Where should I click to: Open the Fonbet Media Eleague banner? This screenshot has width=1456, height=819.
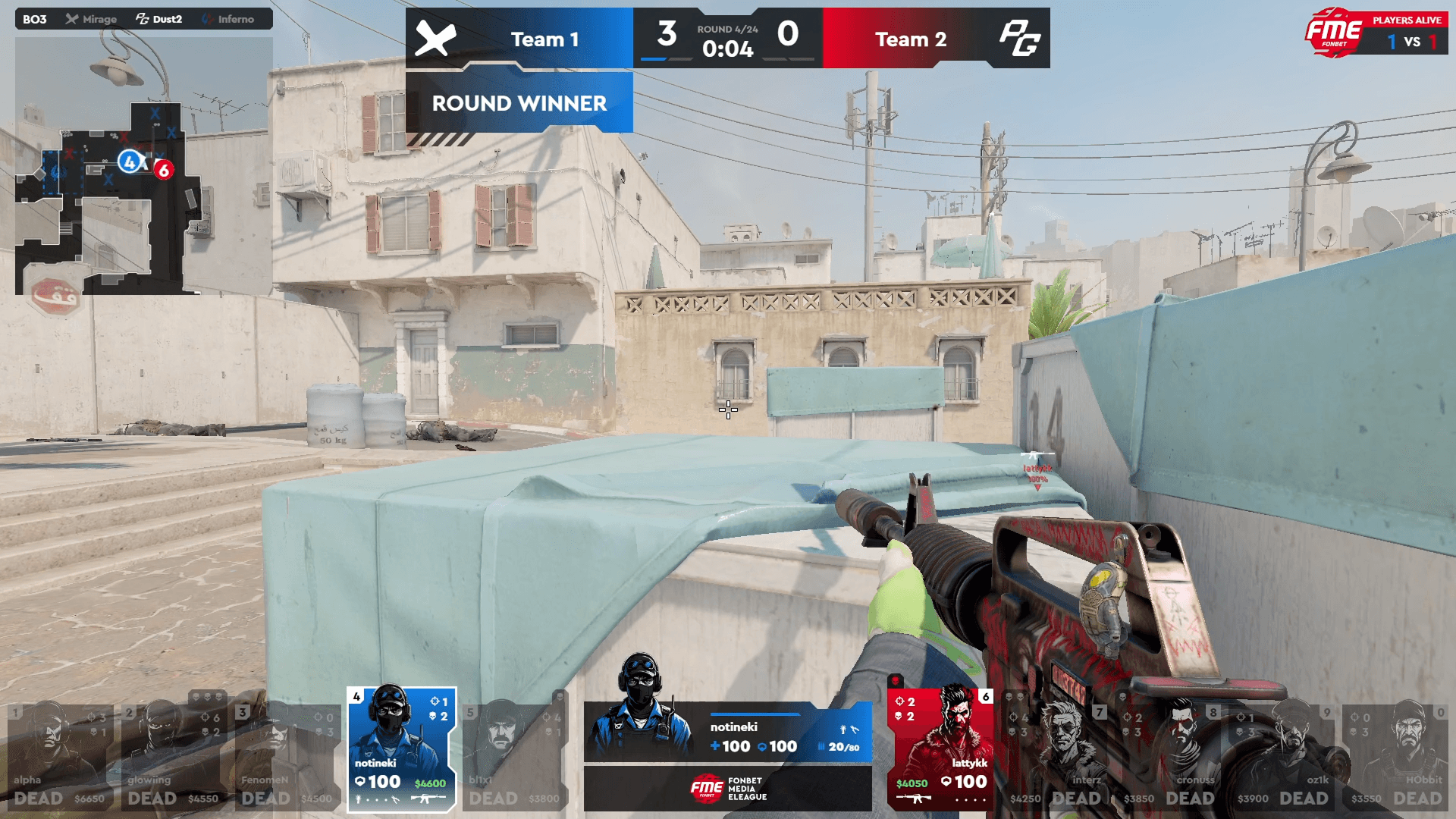click(728, 789)
